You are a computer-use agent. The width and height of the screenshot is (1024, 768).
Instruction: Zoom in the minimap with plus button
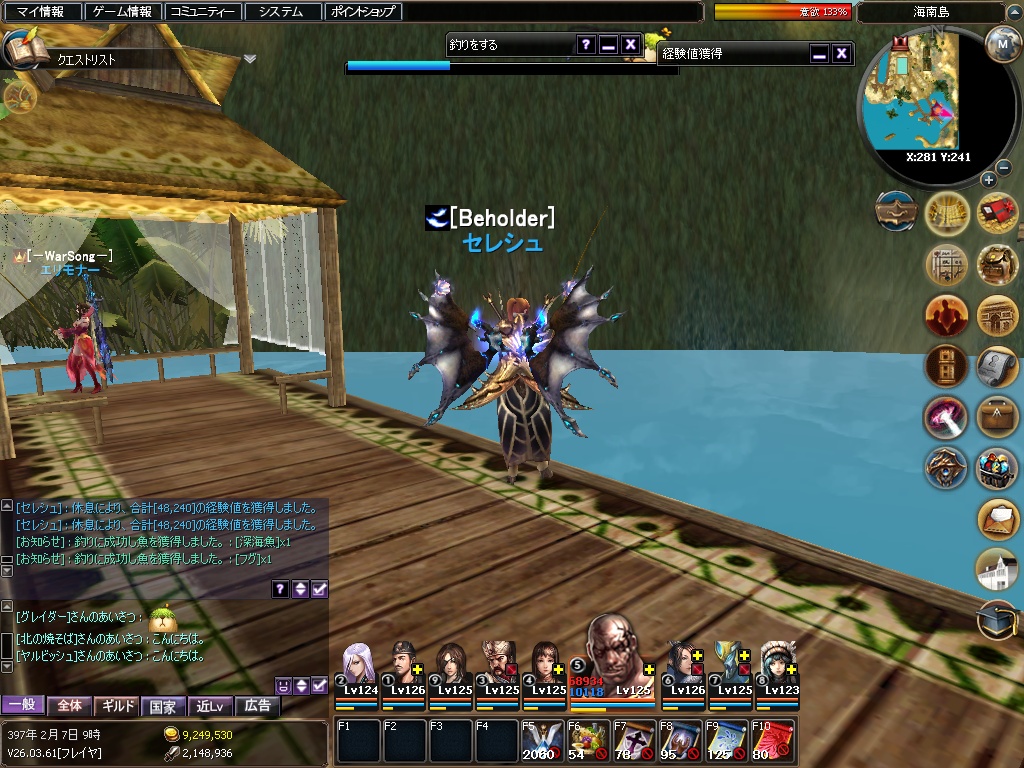click(x=988, y=180)
